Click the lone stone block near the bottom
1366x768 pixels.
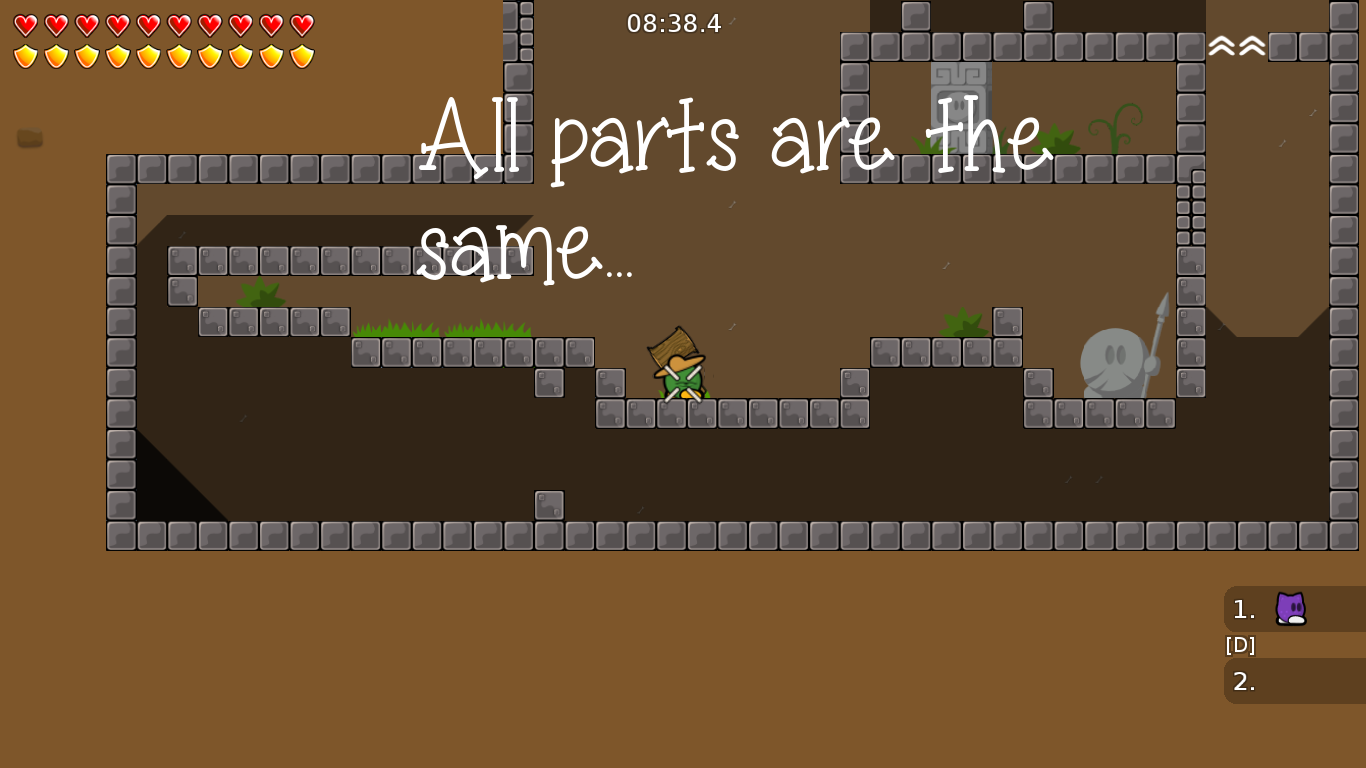pyautogui.click(x=549, y=505)
